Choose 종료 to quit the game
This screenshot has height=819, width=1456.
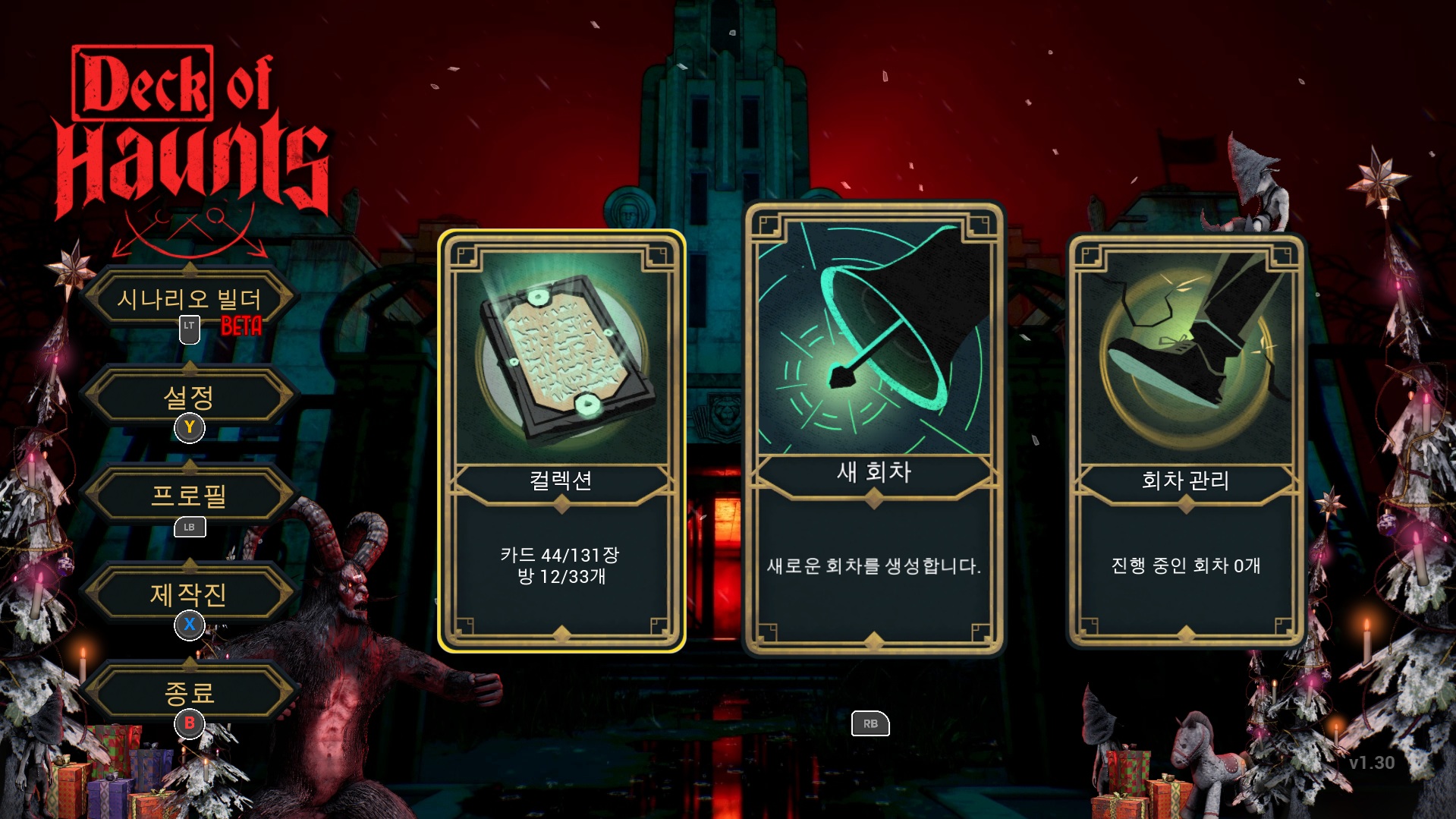[x=189, y=692]
